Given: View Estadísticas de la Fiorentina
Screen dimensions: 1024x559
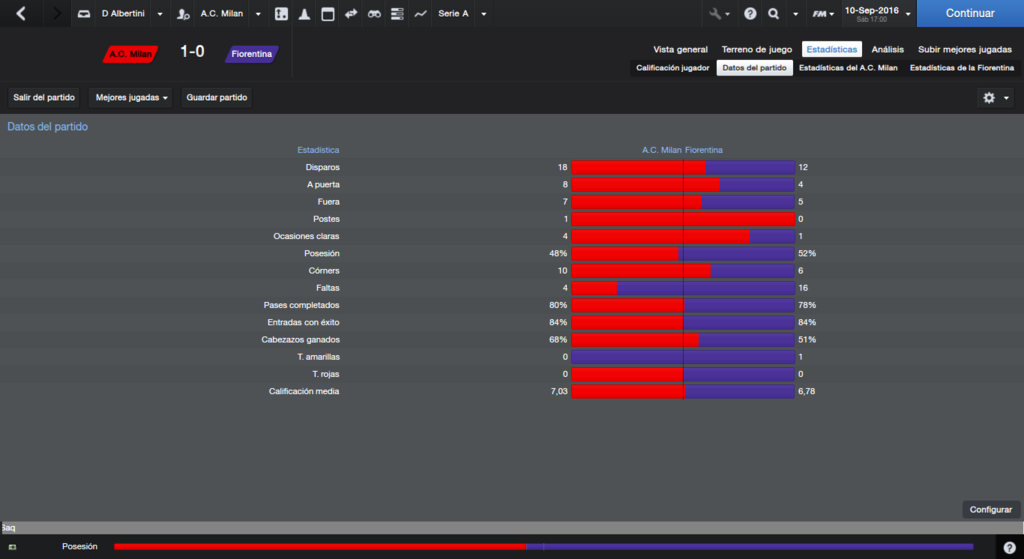Looking at the screenshot, I should click(961, 68).
